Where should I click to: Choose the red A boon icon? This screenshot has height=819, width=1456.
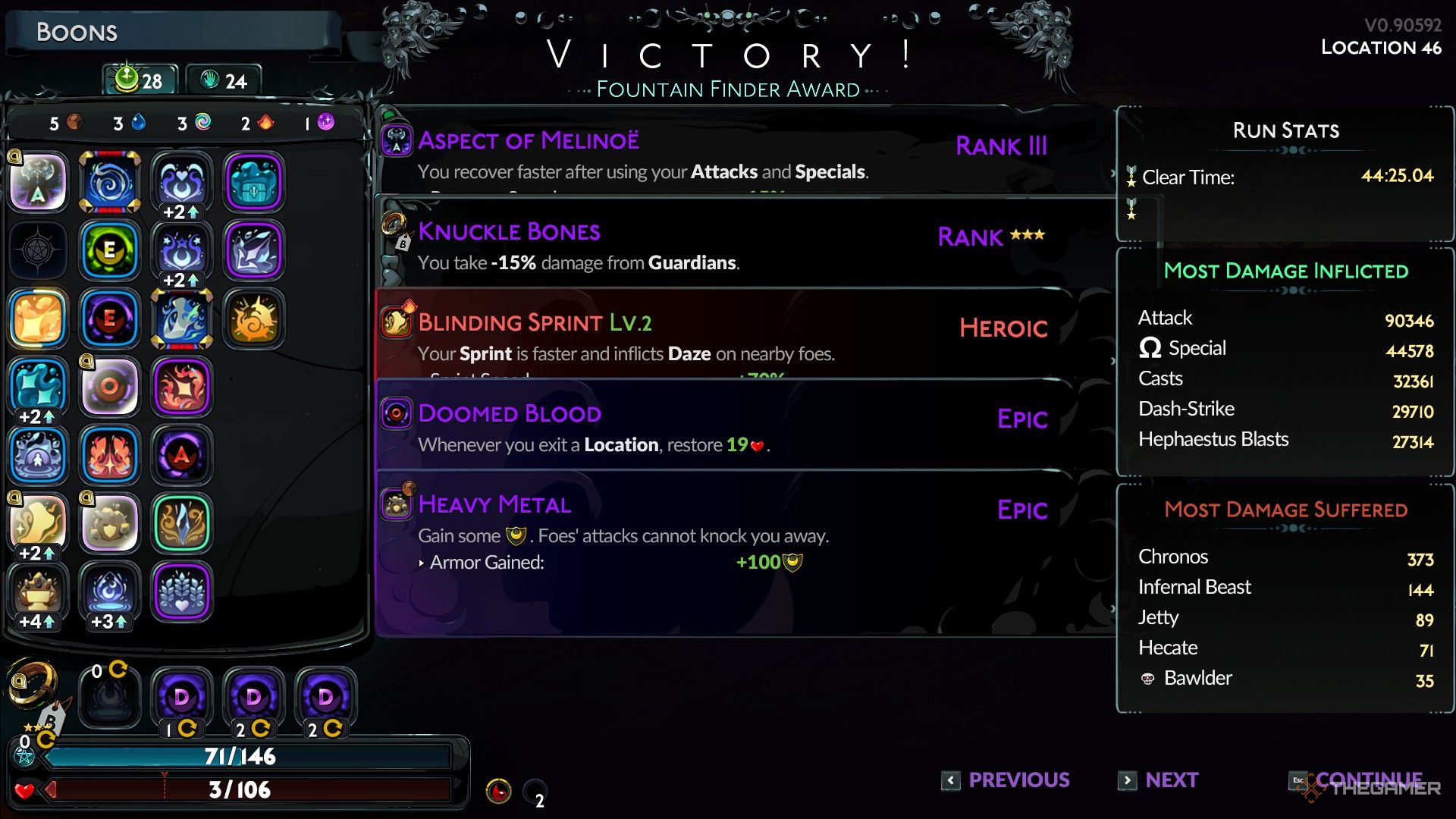tap(181, 455)
